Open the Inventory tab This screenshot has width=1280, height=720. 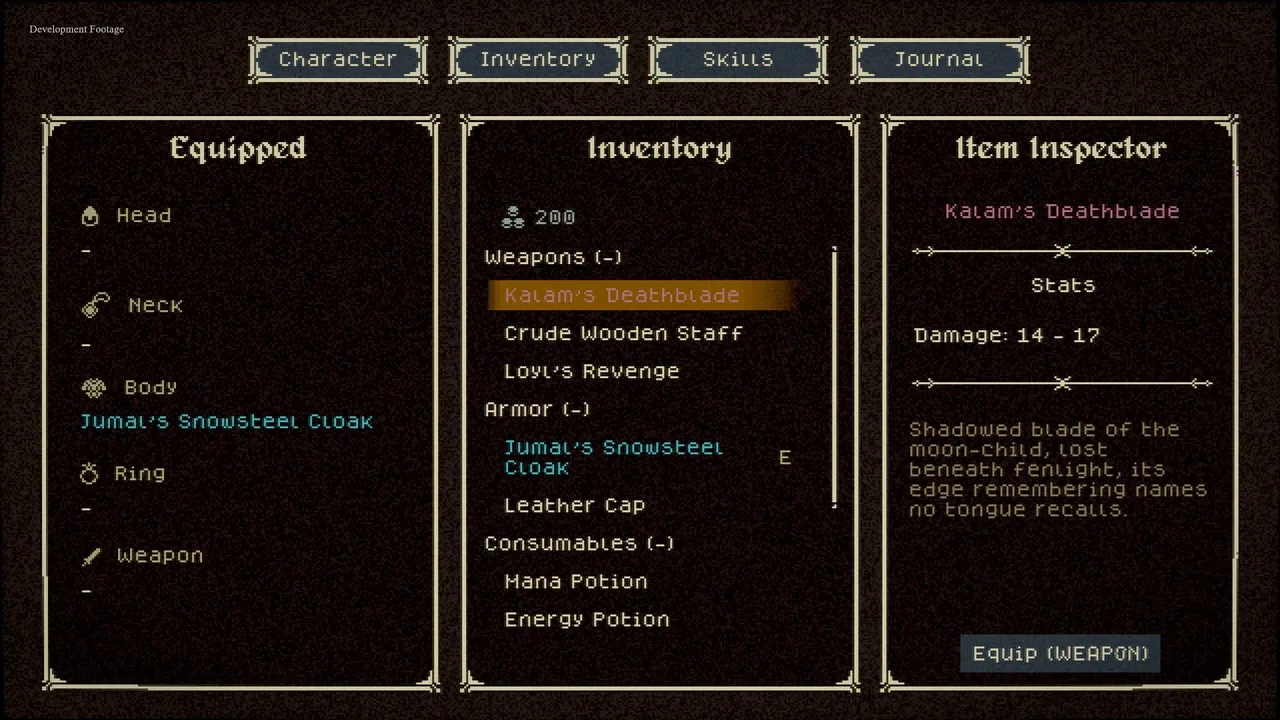click(538, 60)
